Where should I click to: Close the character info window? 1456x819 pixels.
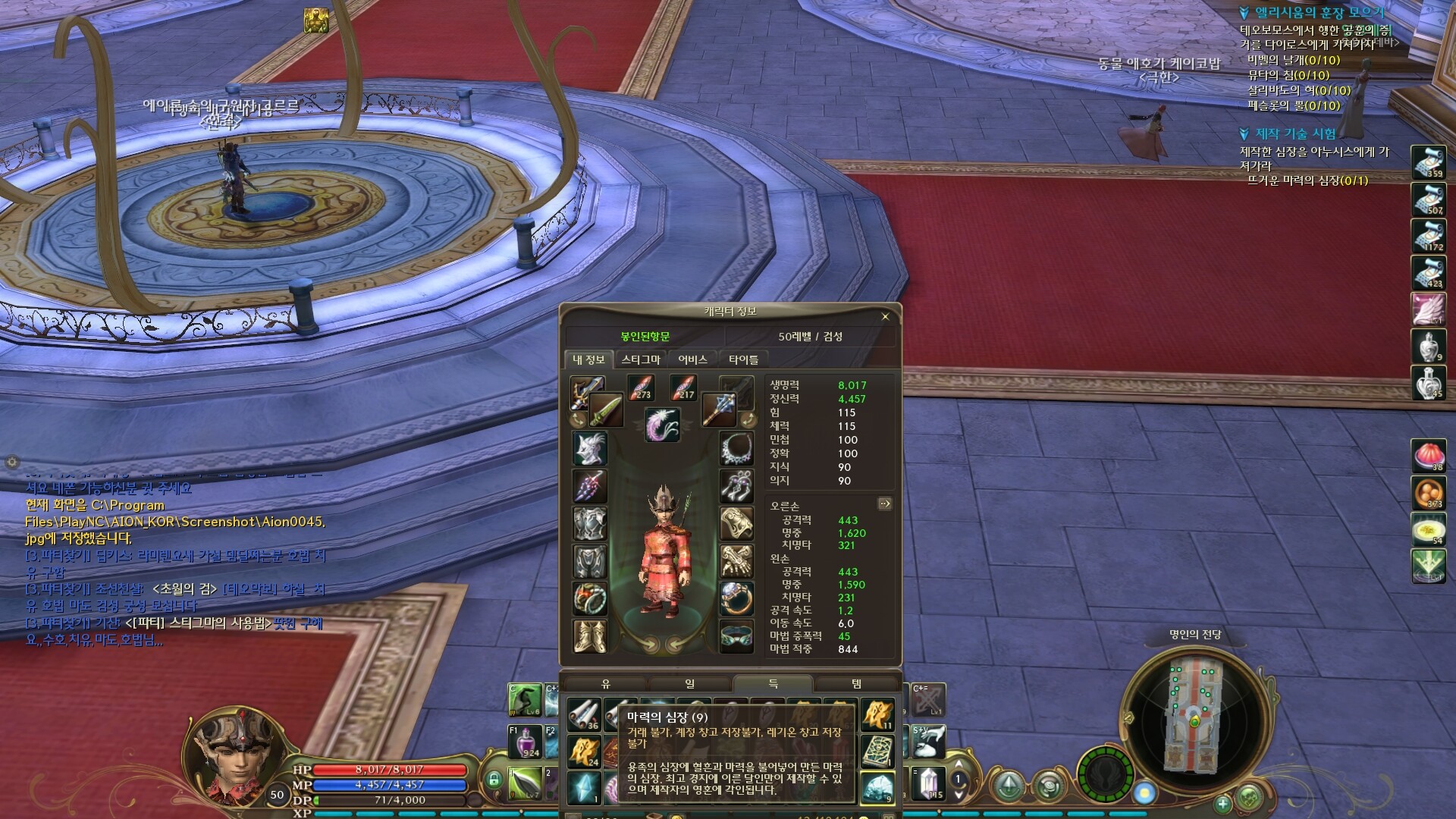[885, 317]
